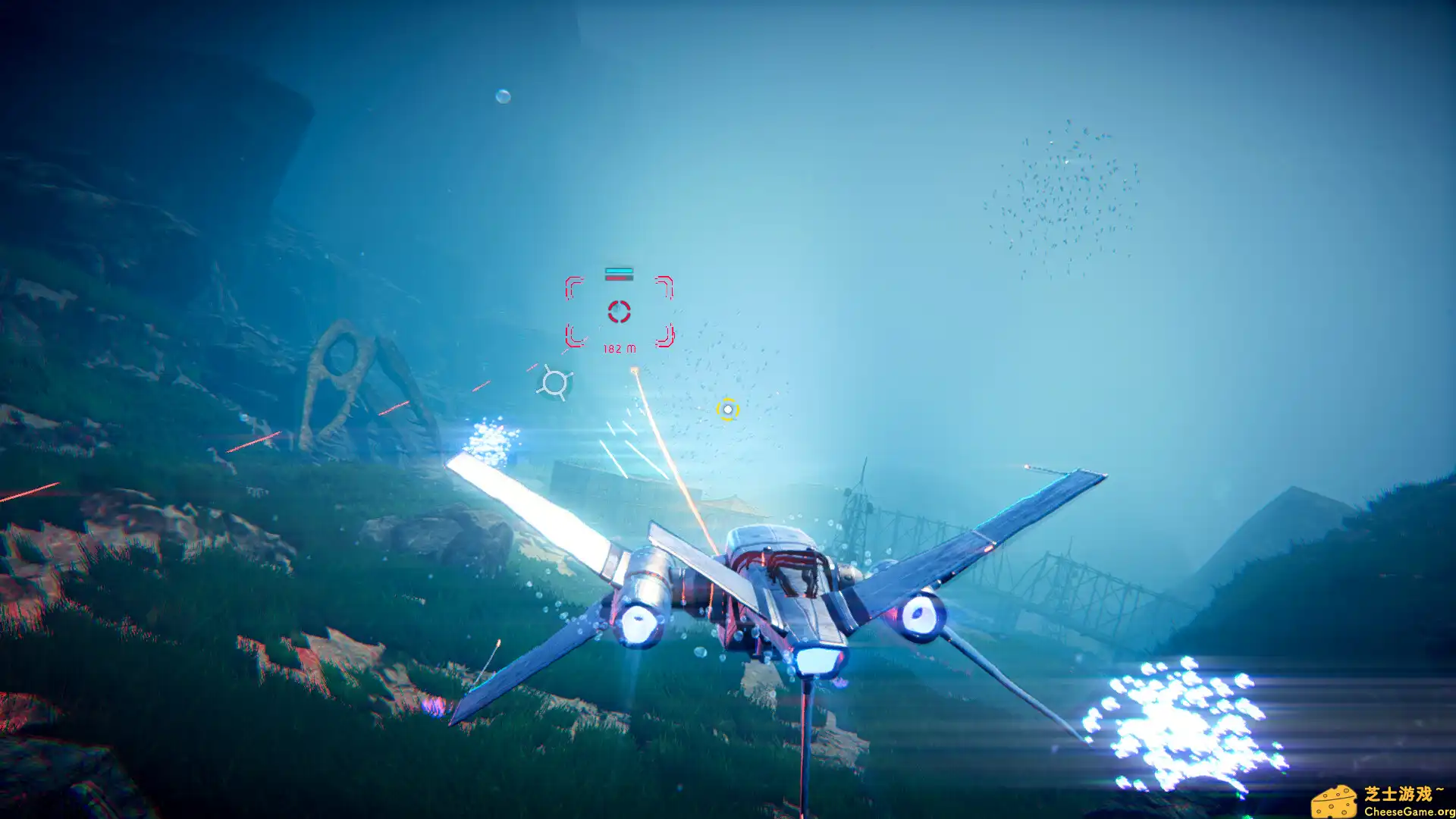
Task: Select the yellow collectible marker circle
Action: [x=726, y=409]
